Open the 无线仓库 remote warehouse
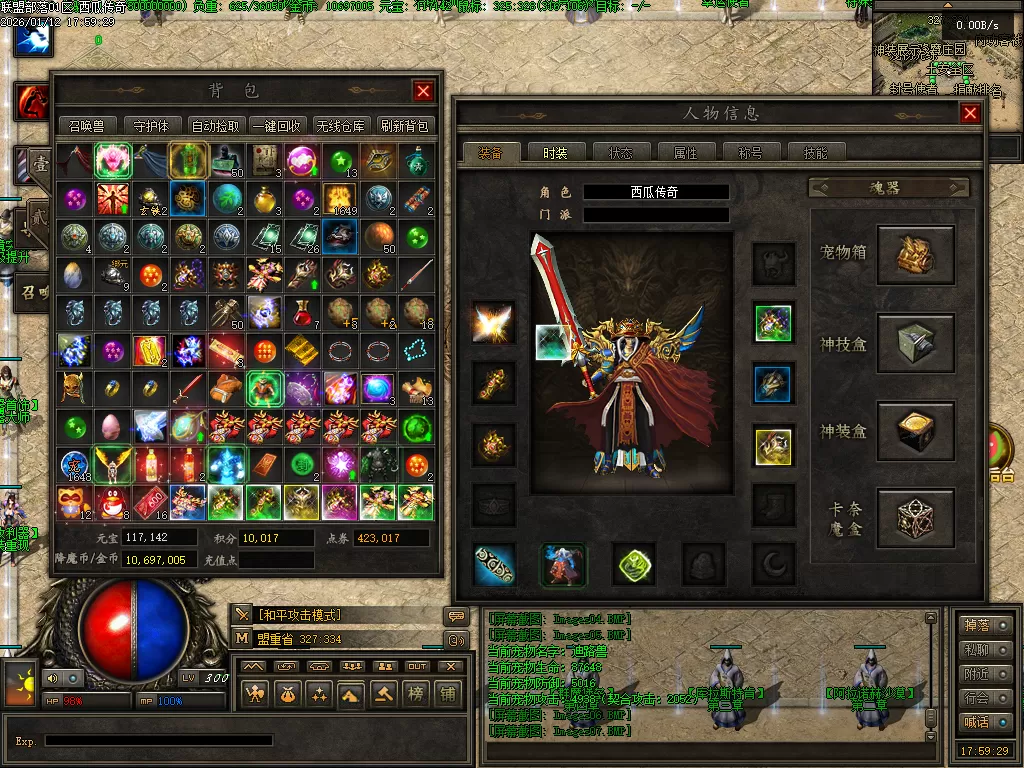Viewport: 1024px width, 768px height. point(341,126)
